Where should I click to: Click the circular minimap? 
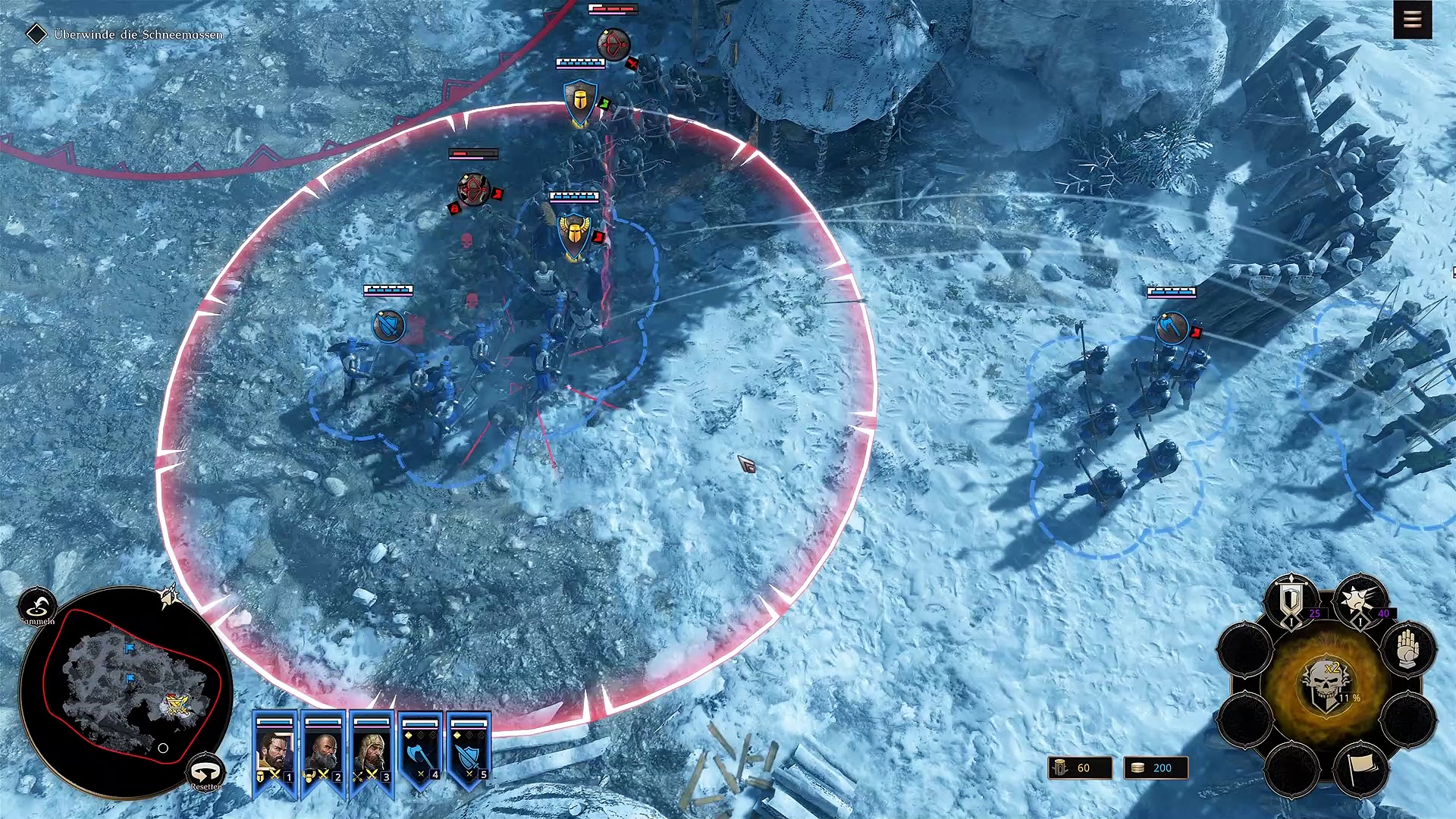pyautogui.click(x=126, y=692)
